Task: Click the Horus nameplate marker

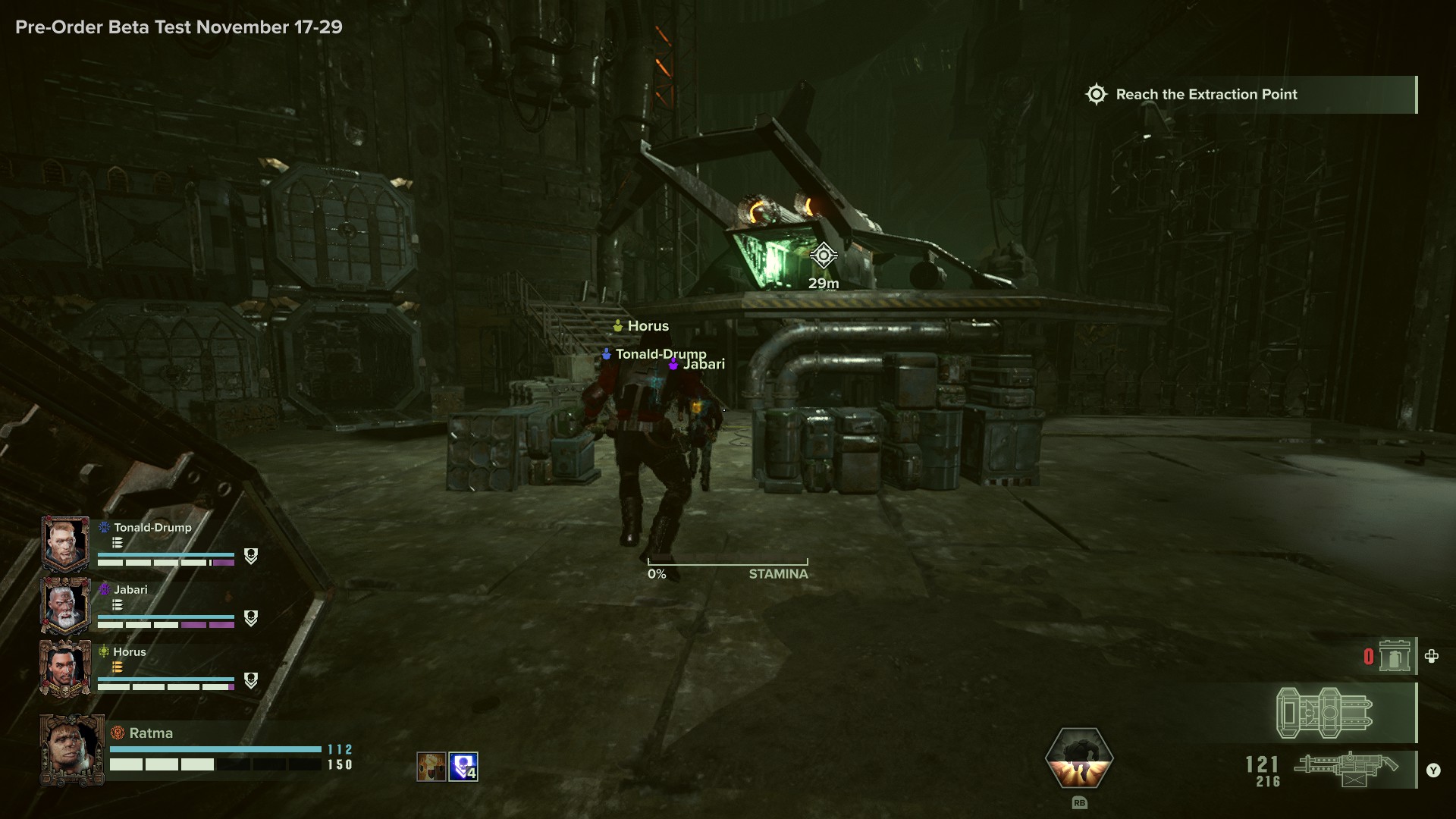Action: tap(641, 326)
